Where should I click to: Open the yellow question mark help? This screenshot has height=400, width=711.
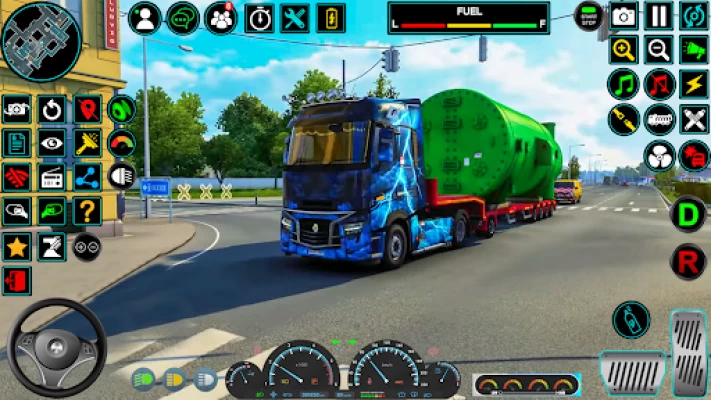[x=87, y=211]
